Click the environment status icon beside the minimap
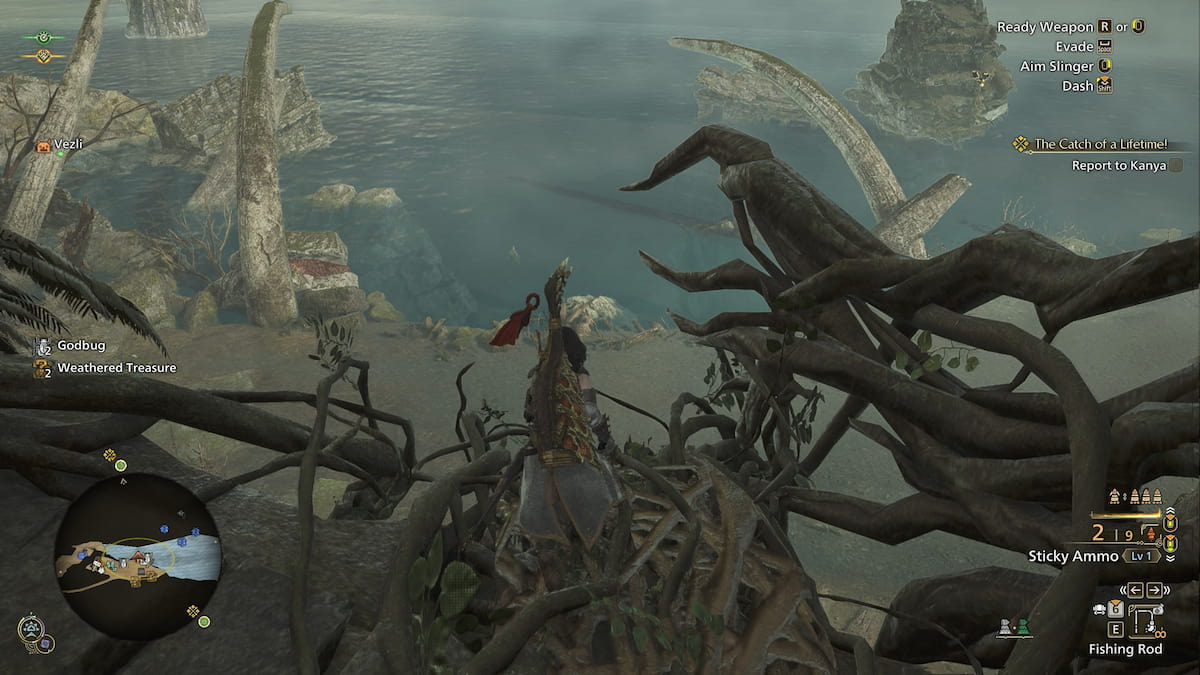Screen dimensions: 1200x675 [x=32, y=629]
